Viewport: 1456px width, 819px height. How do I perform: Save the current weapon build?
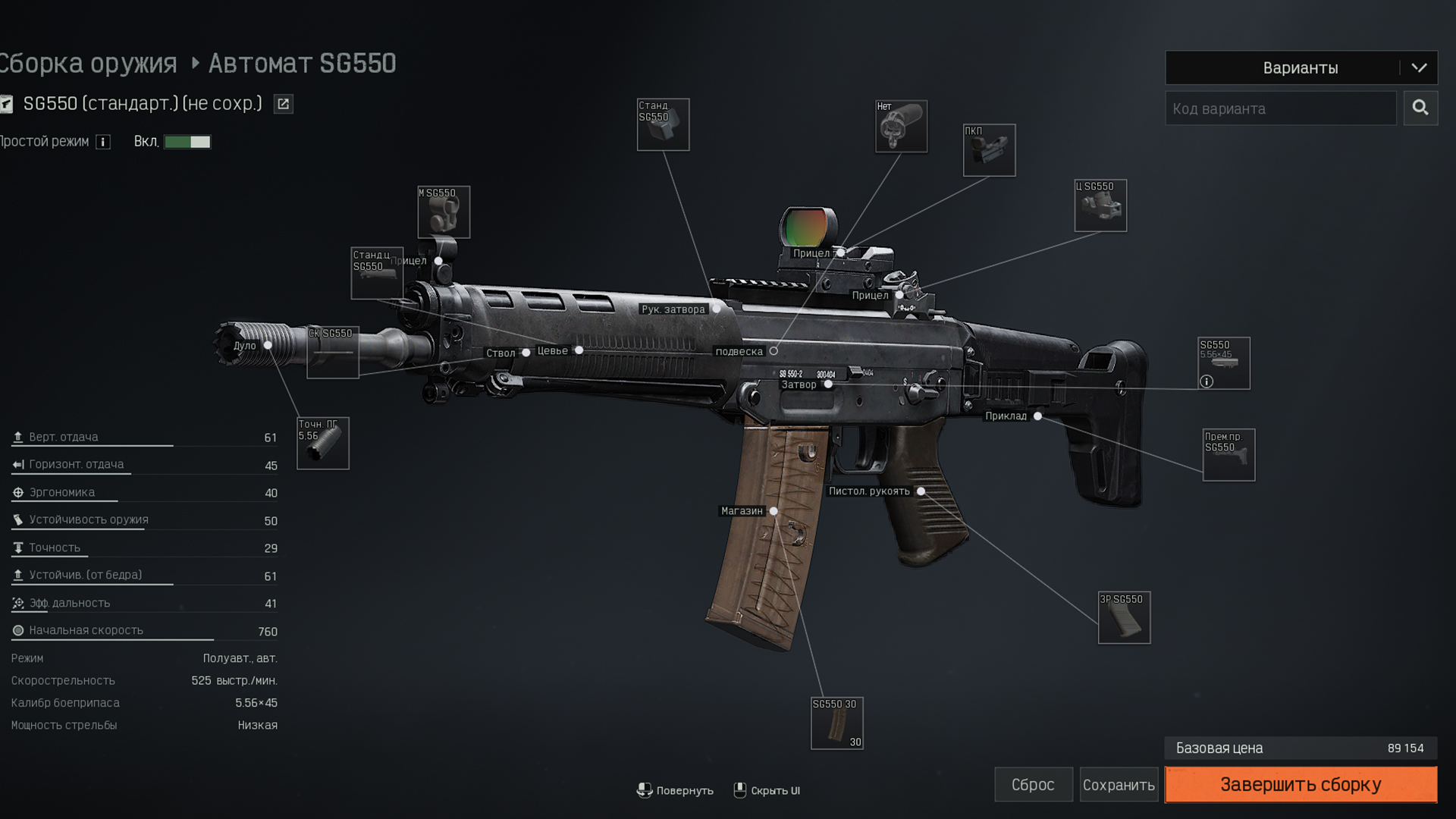(1119, 785)
